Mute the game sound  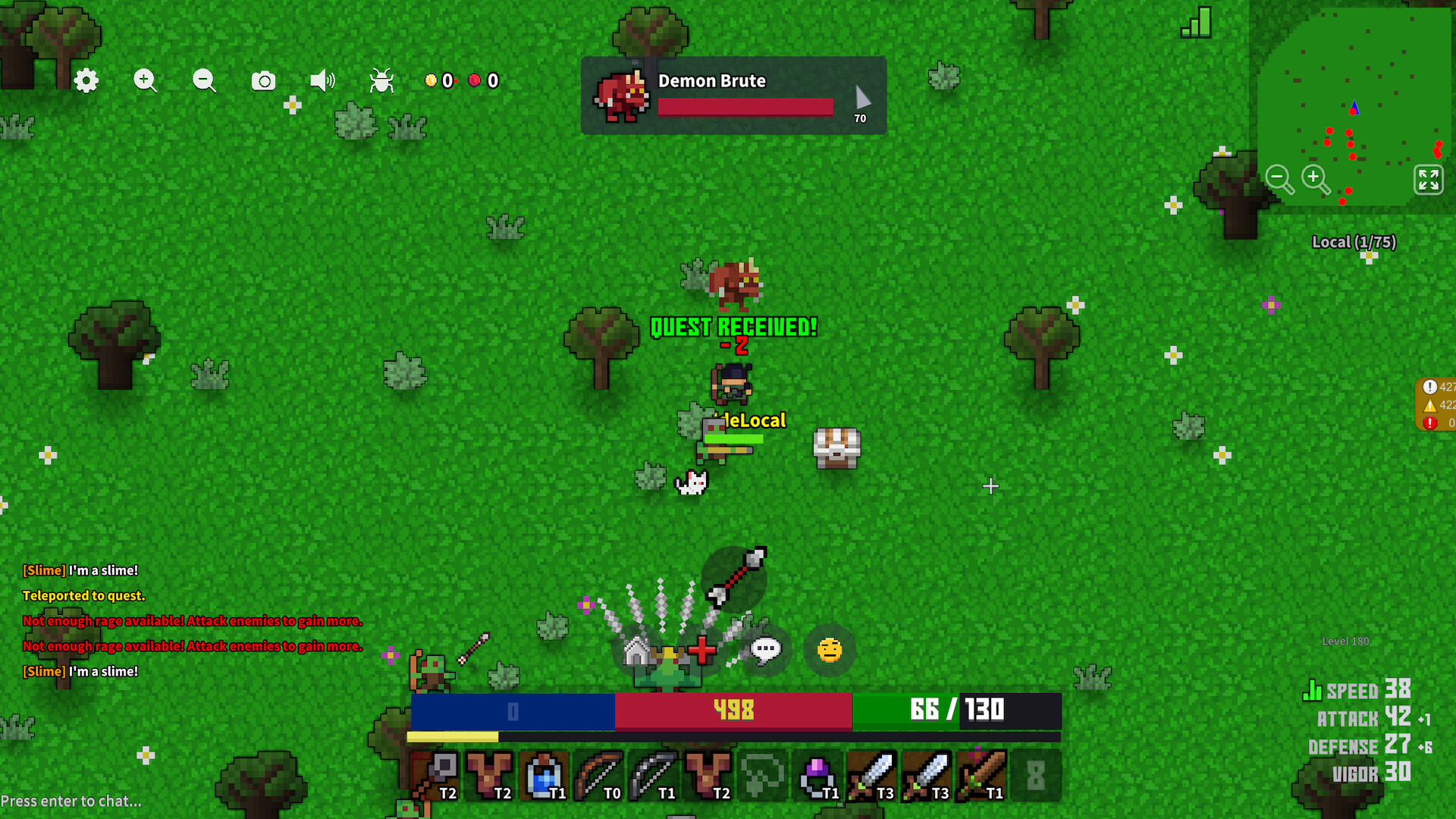(323, 80)
